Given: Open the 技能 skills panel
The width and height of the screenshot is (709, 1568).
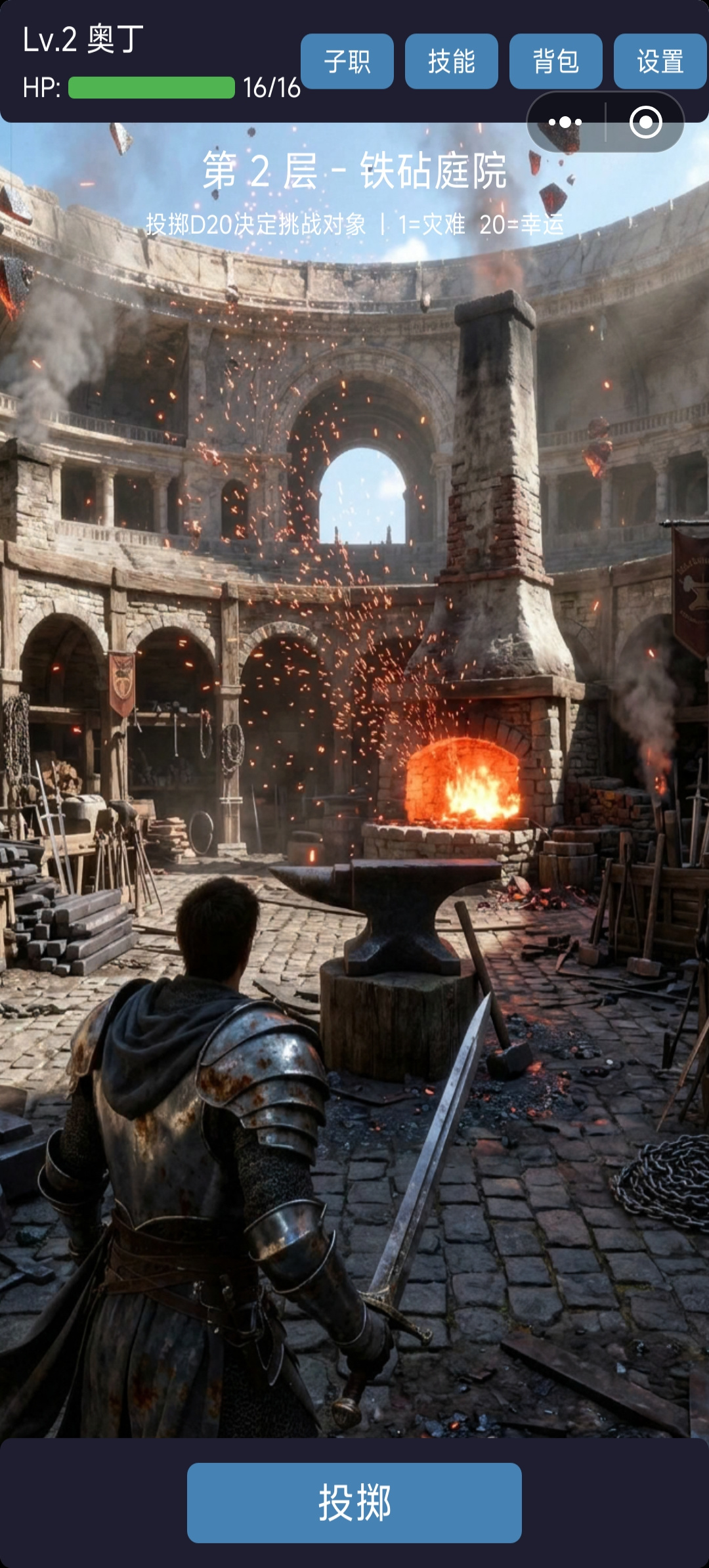Looking at the screenshot, I should tap(451, 61).
